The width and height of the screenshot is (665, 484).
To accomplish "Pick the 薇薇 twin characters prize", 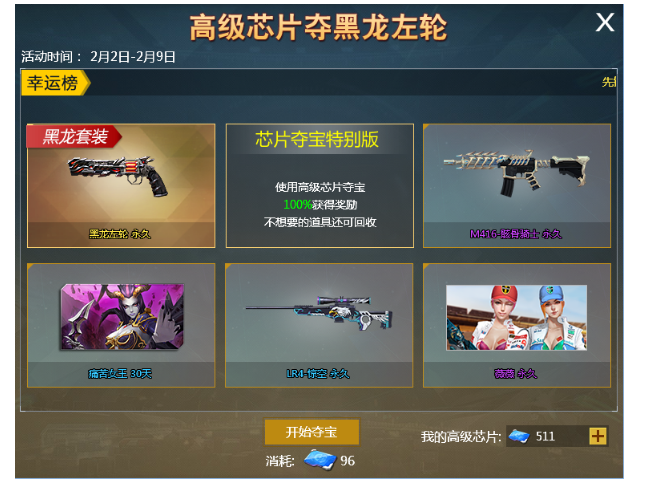I will point(516,324).
